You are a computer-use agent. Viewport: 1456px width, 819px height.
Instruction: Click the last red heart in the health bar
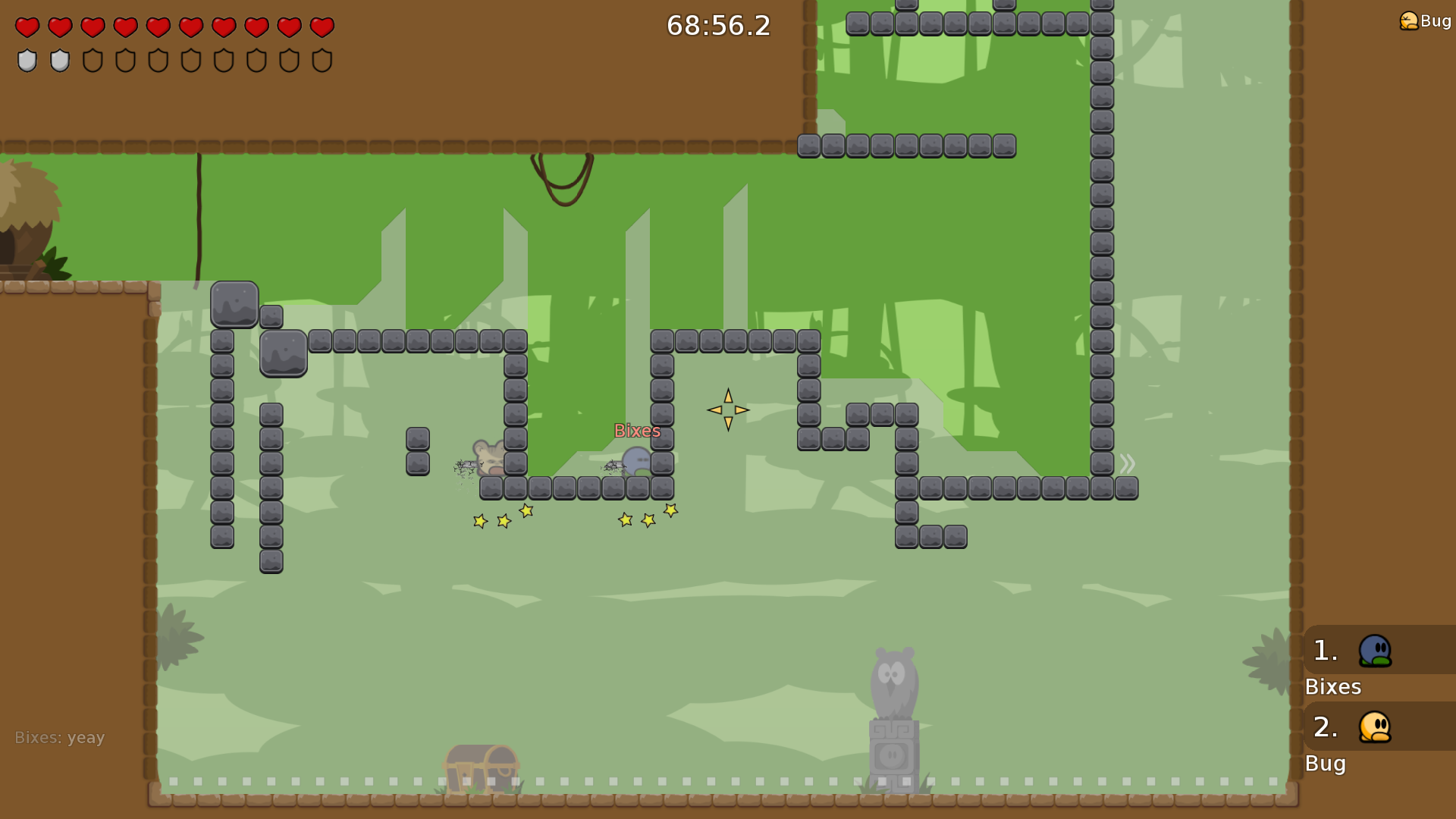[322, 27]
